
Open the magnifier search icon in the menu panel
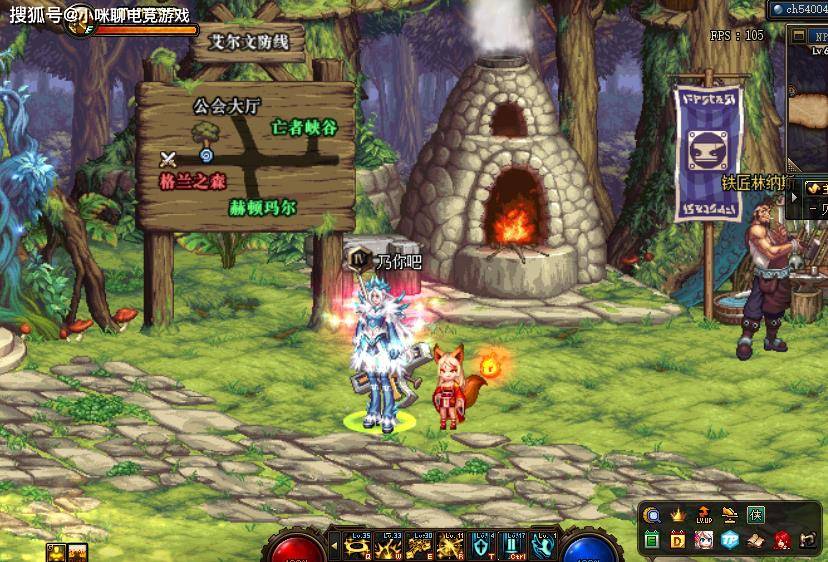(x=652, y=516)
